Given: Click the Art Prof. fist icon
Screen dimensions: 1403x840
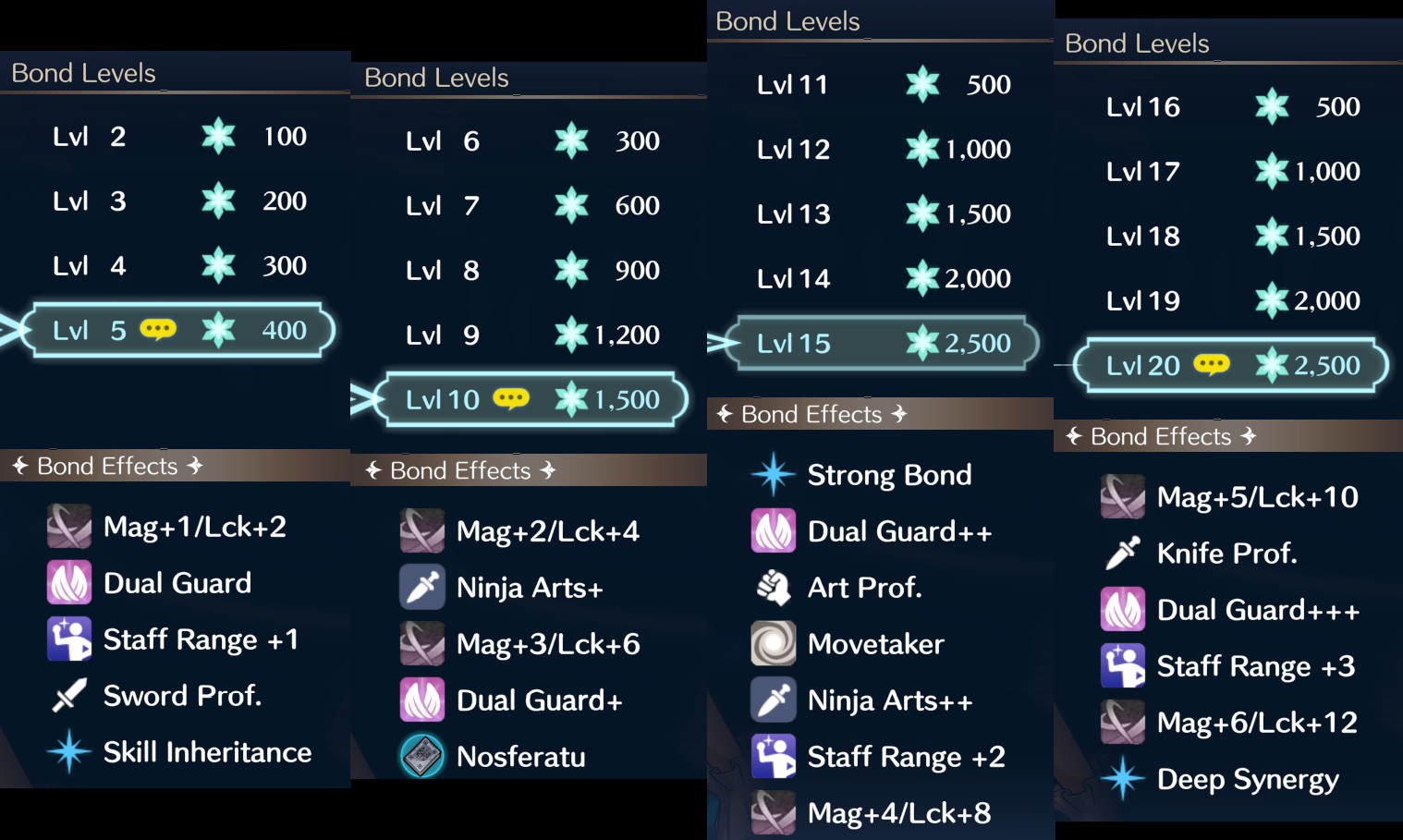Looking at the screenshot, I should (773, 587).
